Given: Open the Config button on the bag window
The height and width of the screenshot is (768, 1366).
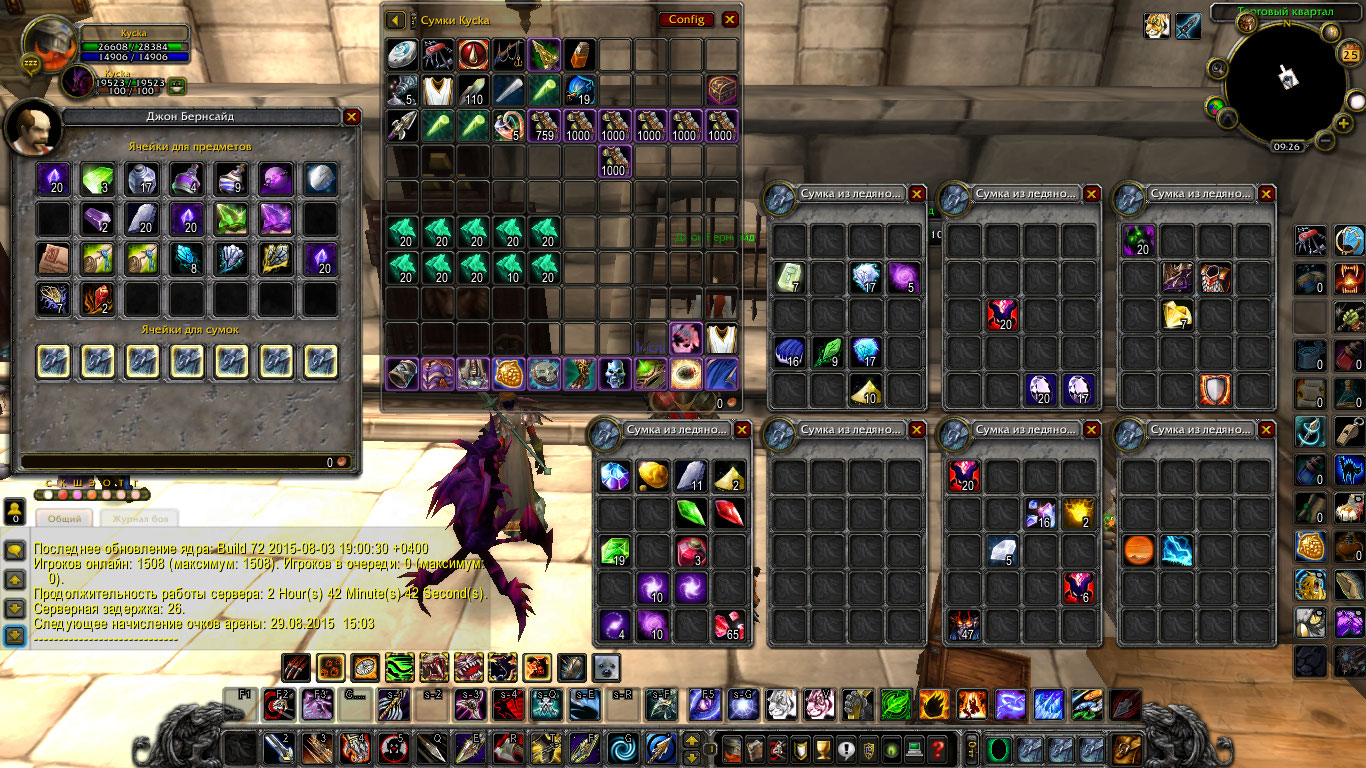Looking at the screenshot, I should pyautogui.click(x=686, y=20).
